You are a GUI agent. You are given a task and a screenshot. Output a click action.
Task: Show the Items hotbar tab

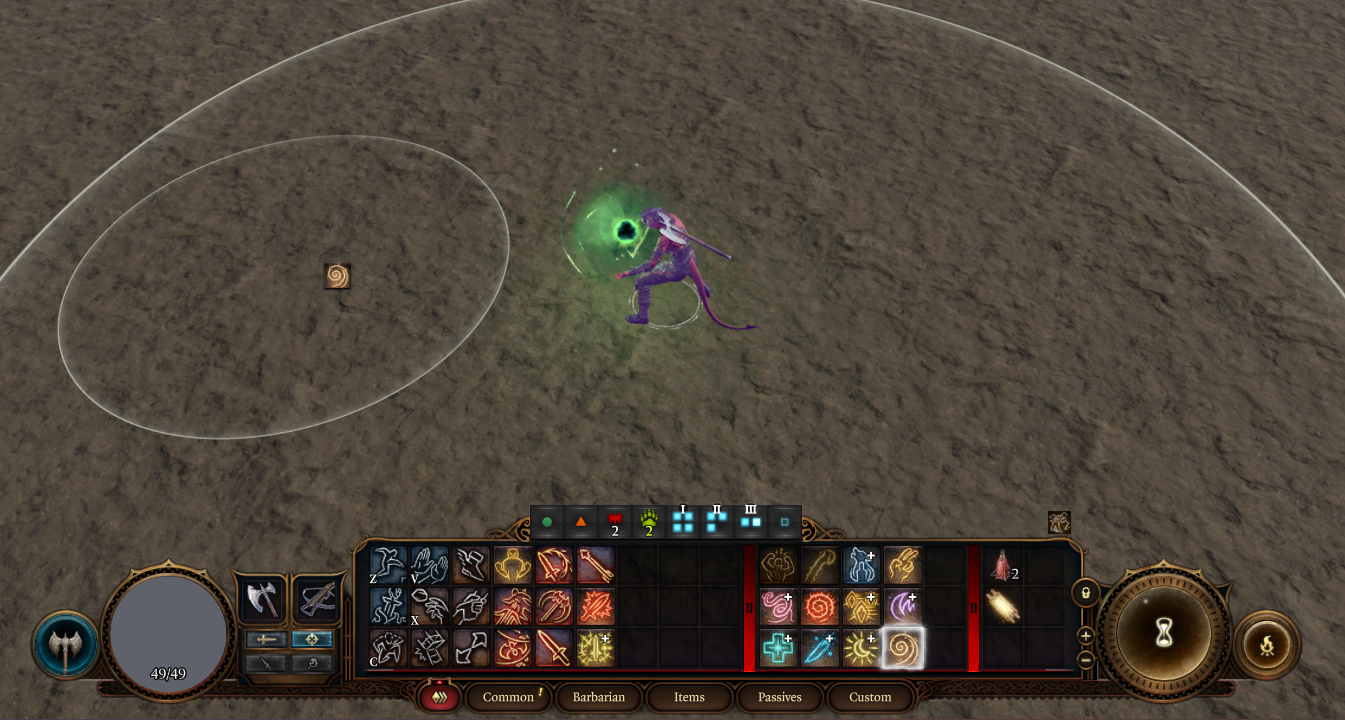[x=689, y=697]
